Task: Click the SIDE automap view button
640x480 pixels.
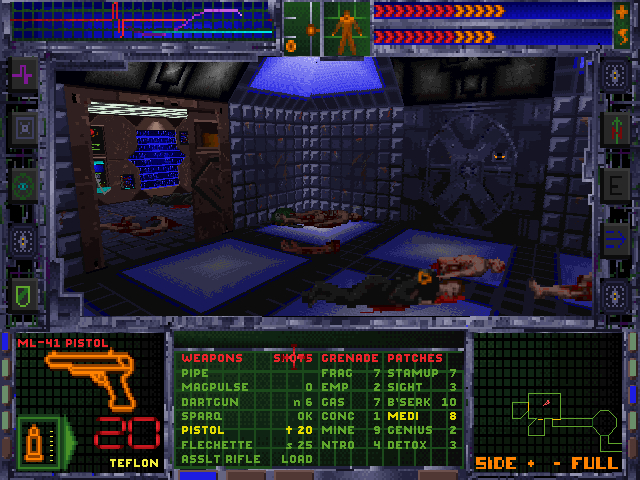Action: 495,463
